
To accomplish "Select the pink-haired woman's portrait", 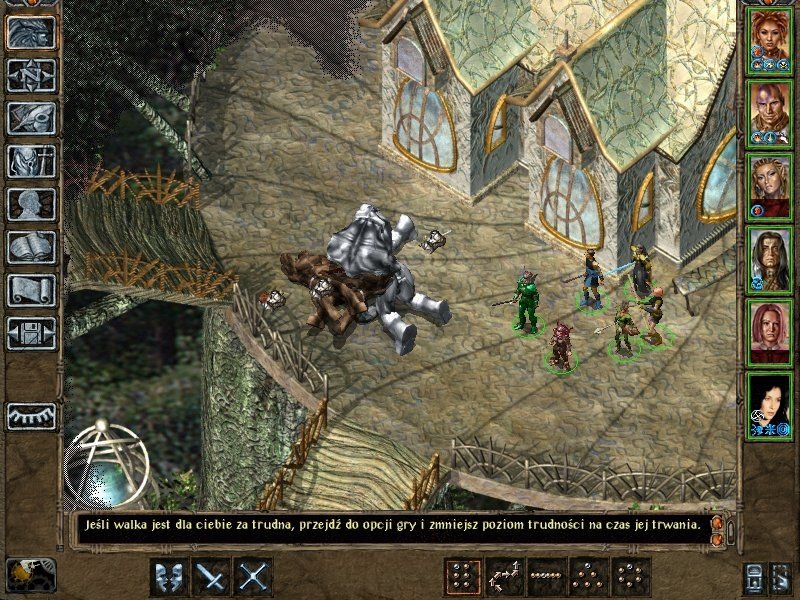I will click(769, 331).
